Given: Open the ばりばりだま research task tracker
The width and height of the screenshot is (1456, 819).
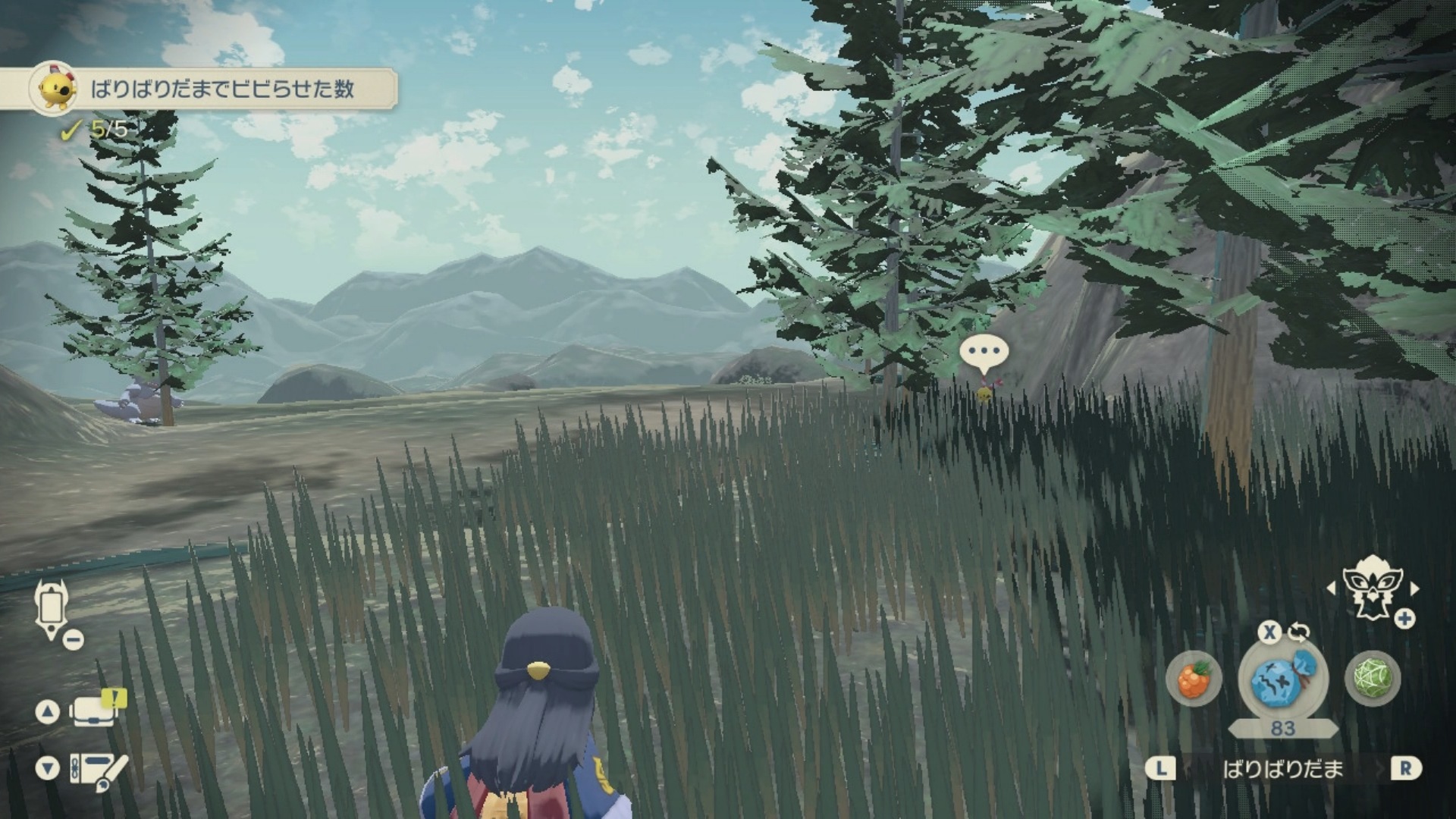Looking at the screenshot, I should point(212,89).
